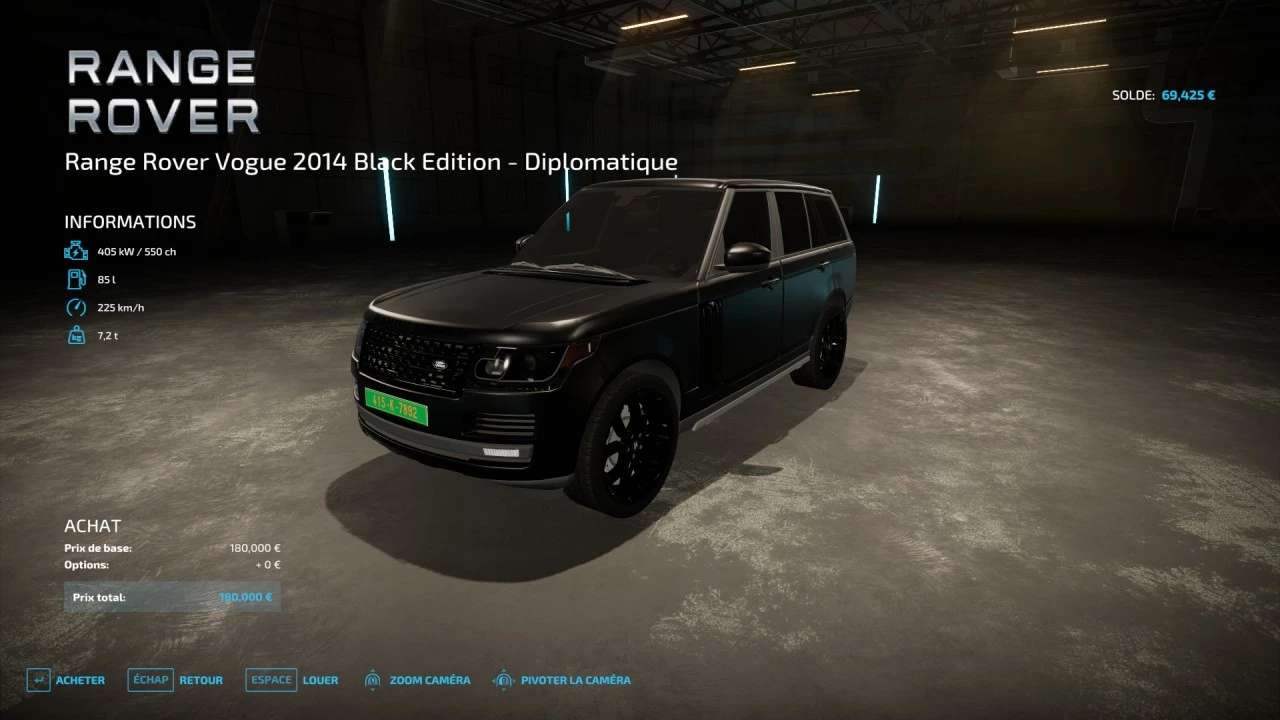Select the highlighted Prix total field
Viewport: 1280px width, 720px height.
click(x=172, y=596)
